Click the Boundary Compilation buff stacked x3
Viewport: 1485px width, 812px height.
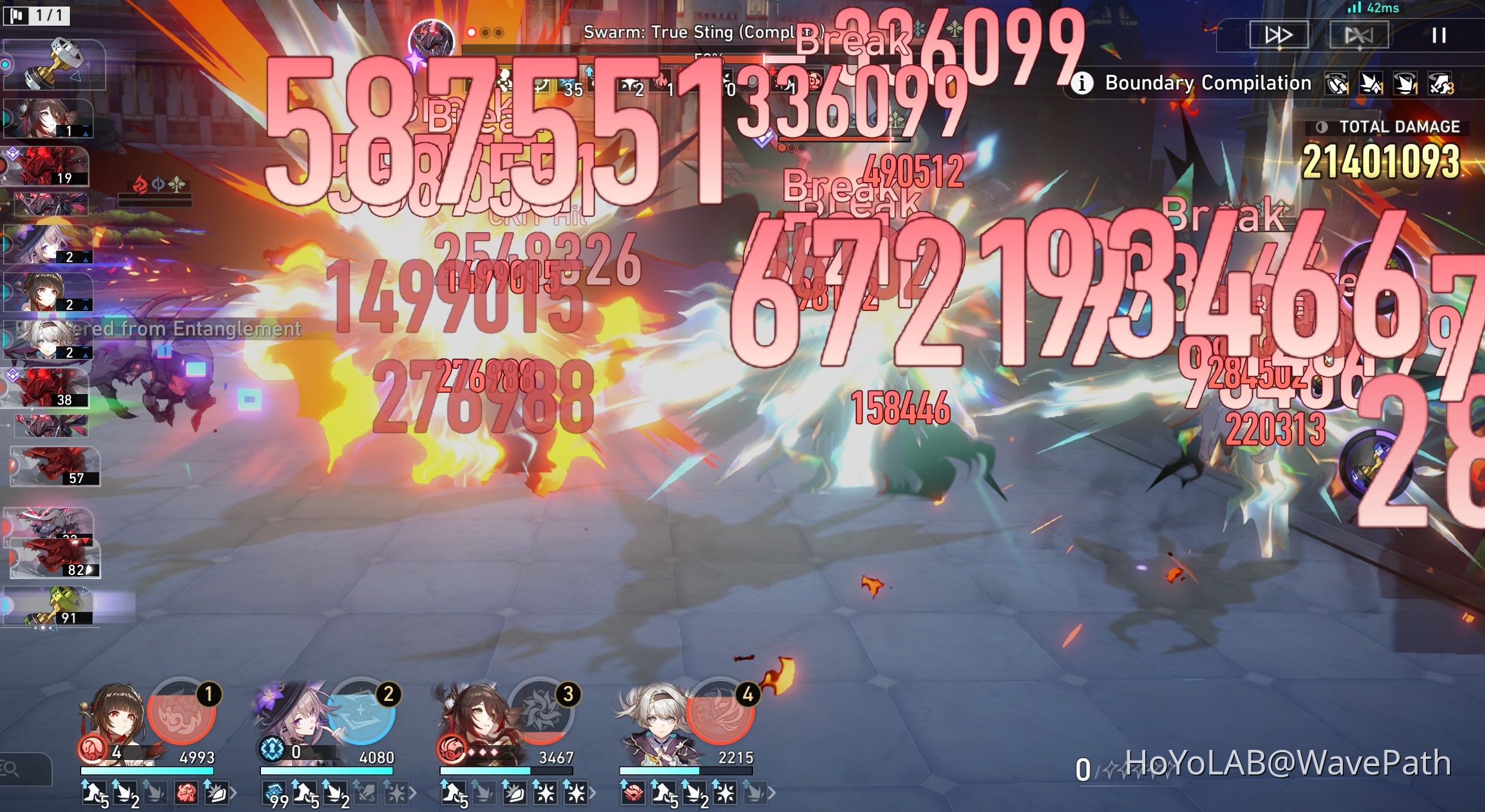pyautogui.click(x=1440, y=84)
